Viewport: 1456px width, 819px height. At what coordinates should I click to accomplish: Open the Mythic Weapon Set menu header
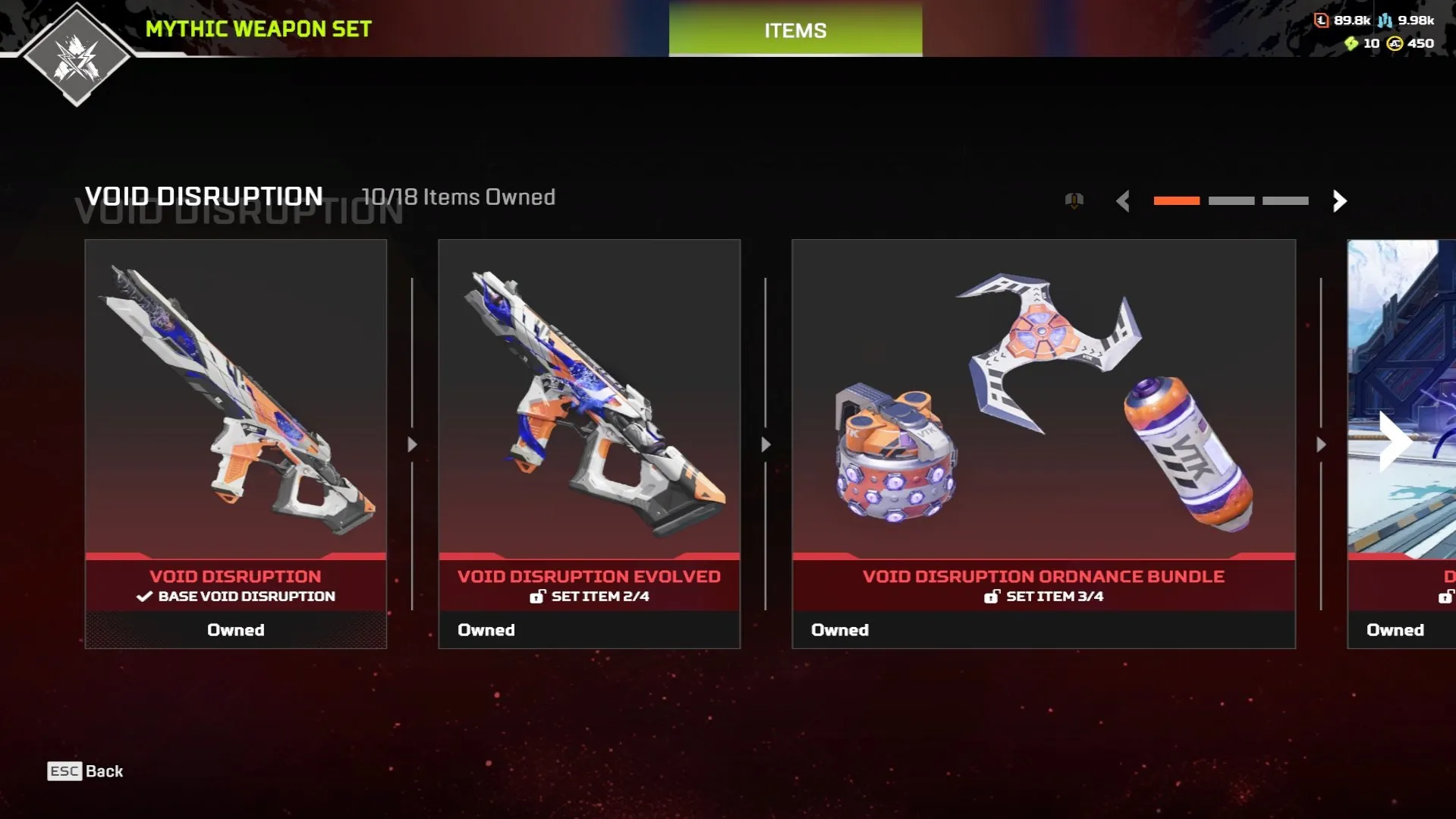point(258,30)
